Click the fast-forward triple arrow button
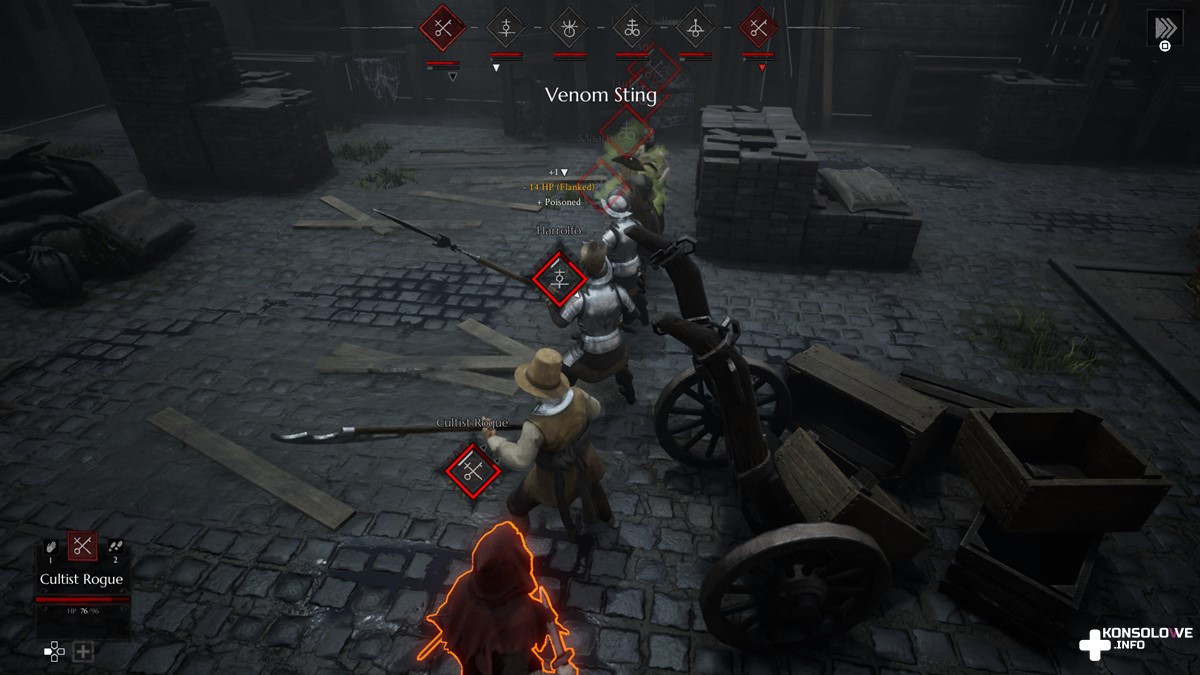Viewport: 1200px width, 675px height. [x=1163, y=27]
